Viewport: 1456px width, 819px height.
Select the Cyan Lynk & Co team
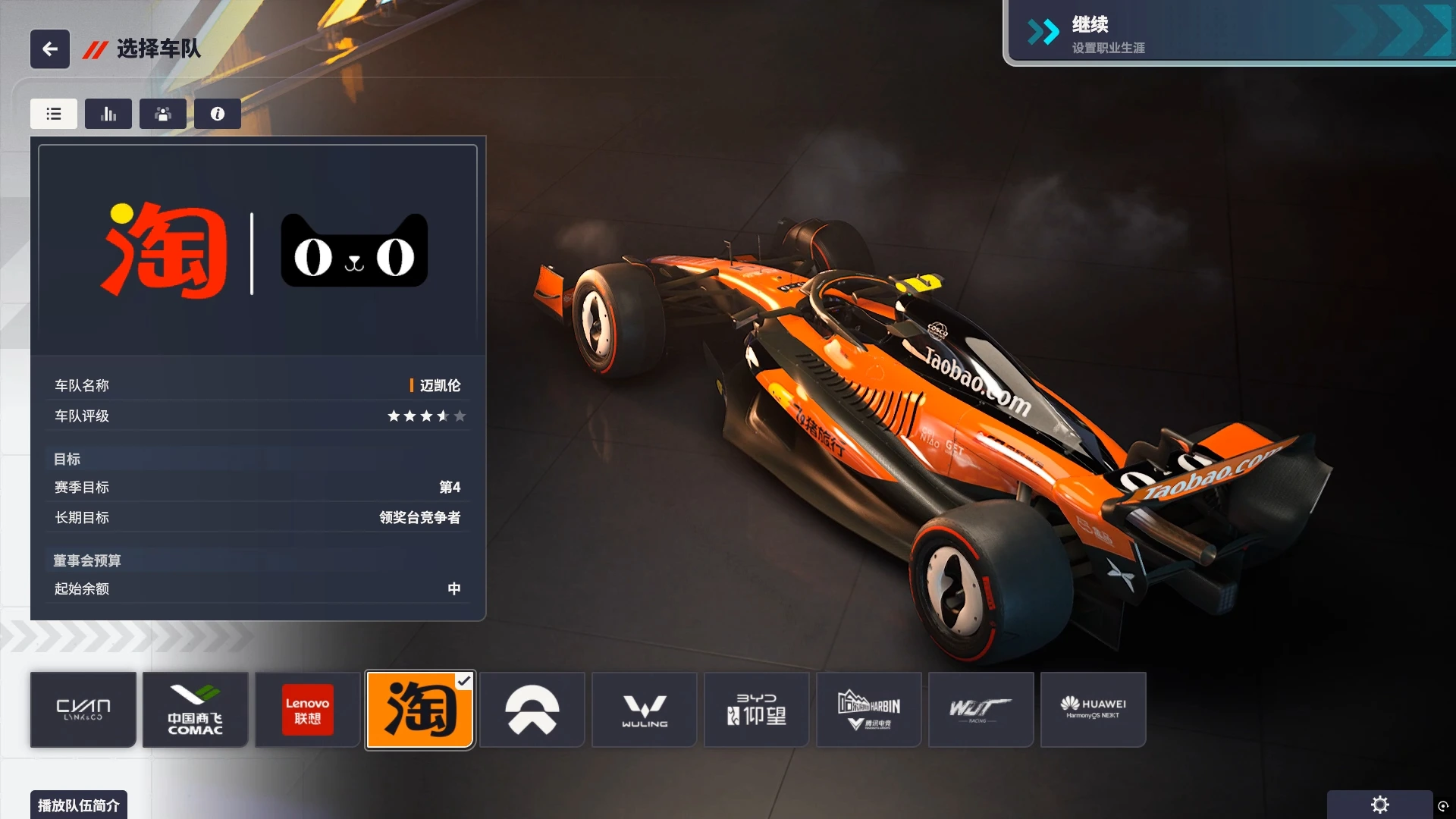pos(83,710)
